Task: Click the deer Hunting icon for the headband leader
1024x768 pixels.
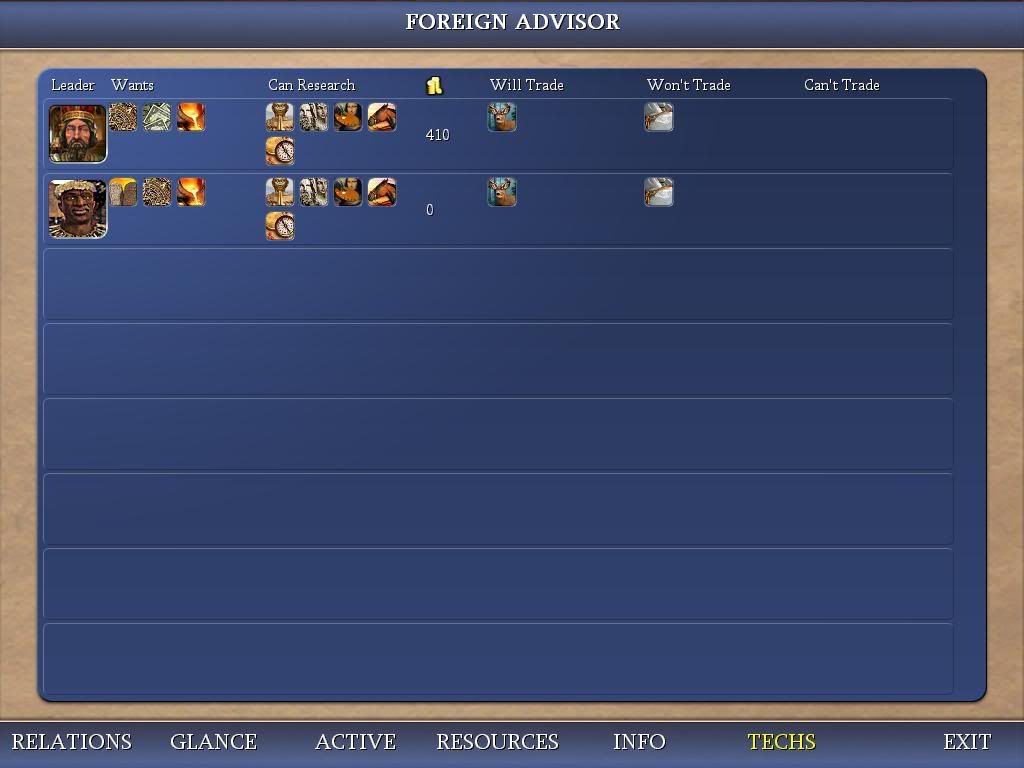Action: (502, 191)
